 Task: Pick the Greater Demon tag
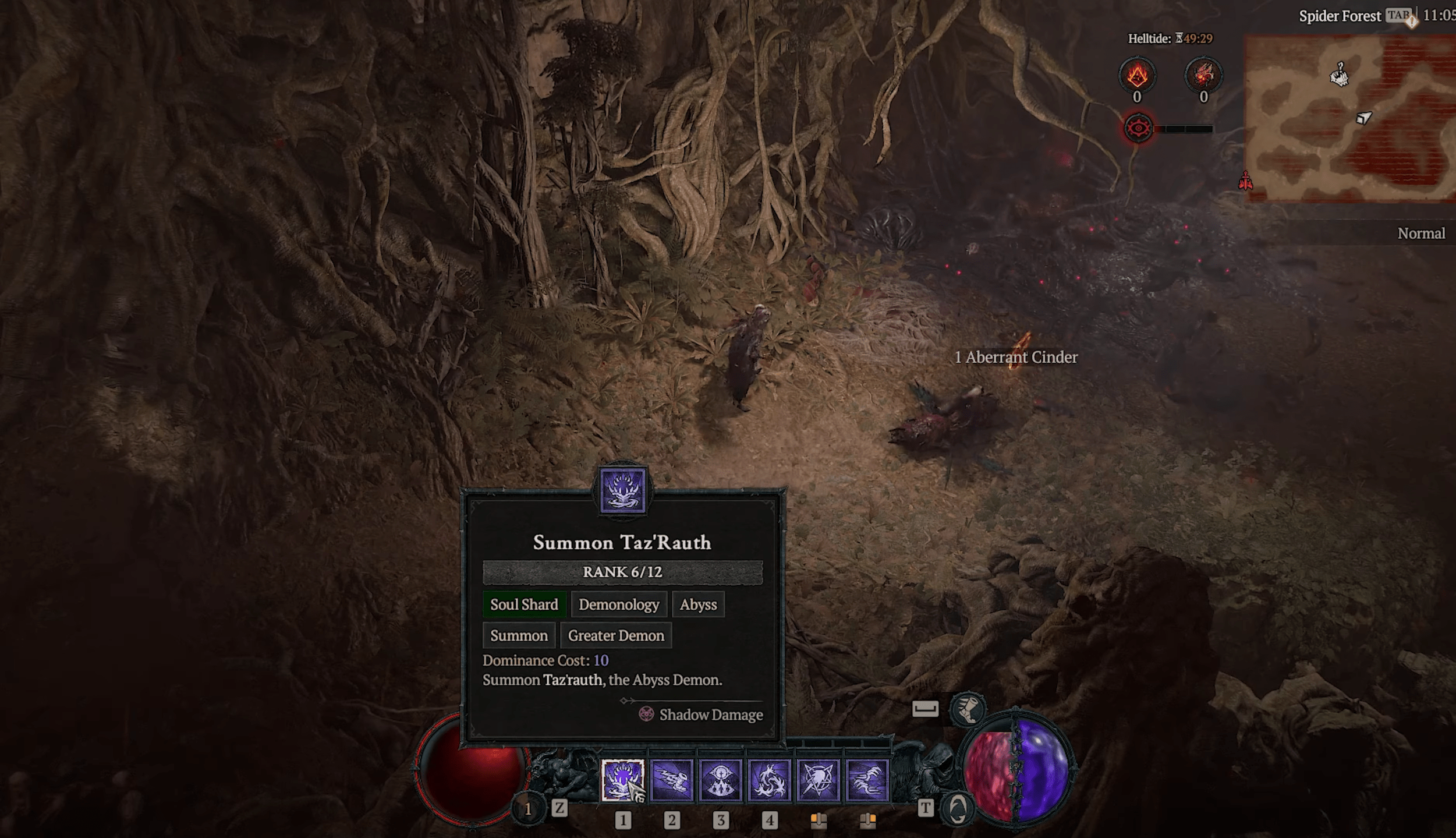615,635
